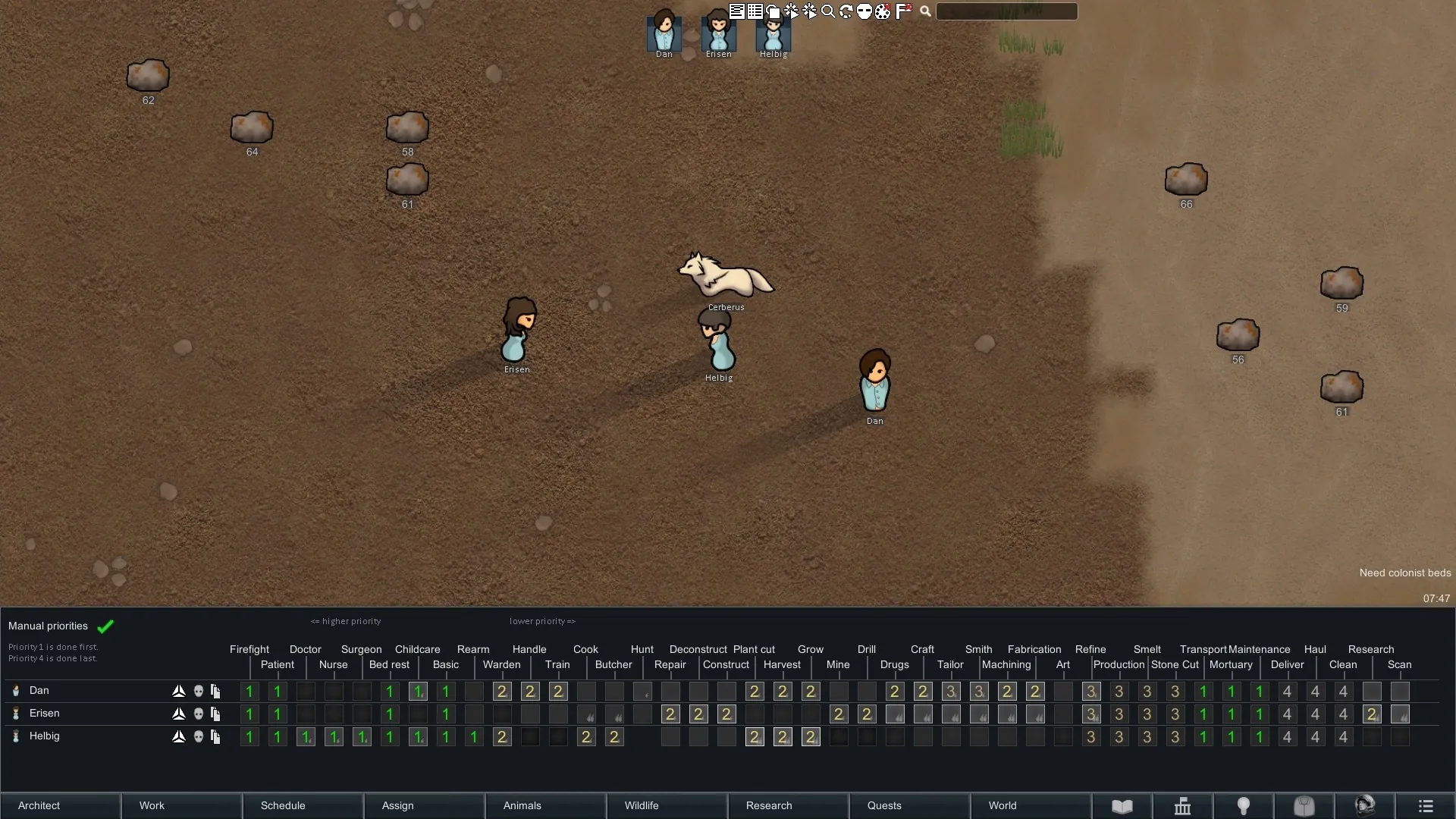
Task: Click the magnifying glass toolbar icon
Action: 828,11
